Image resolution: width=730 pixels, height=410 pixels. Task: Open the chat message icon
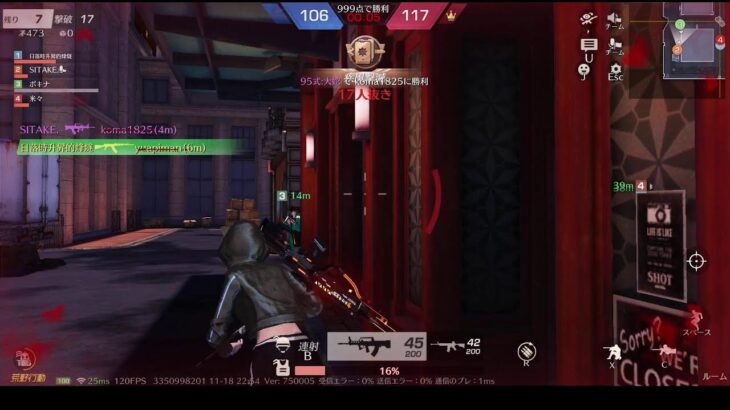tap(588, 45)
